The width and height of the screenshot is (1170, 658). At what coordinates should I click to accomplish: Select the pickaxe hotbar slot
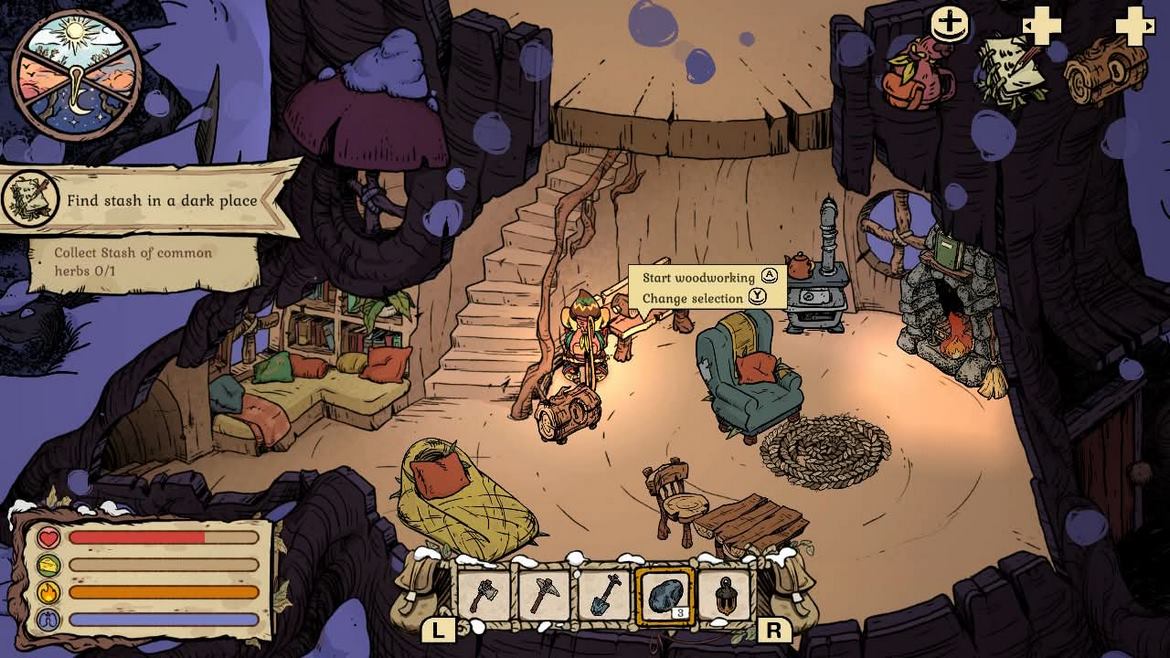544,596
